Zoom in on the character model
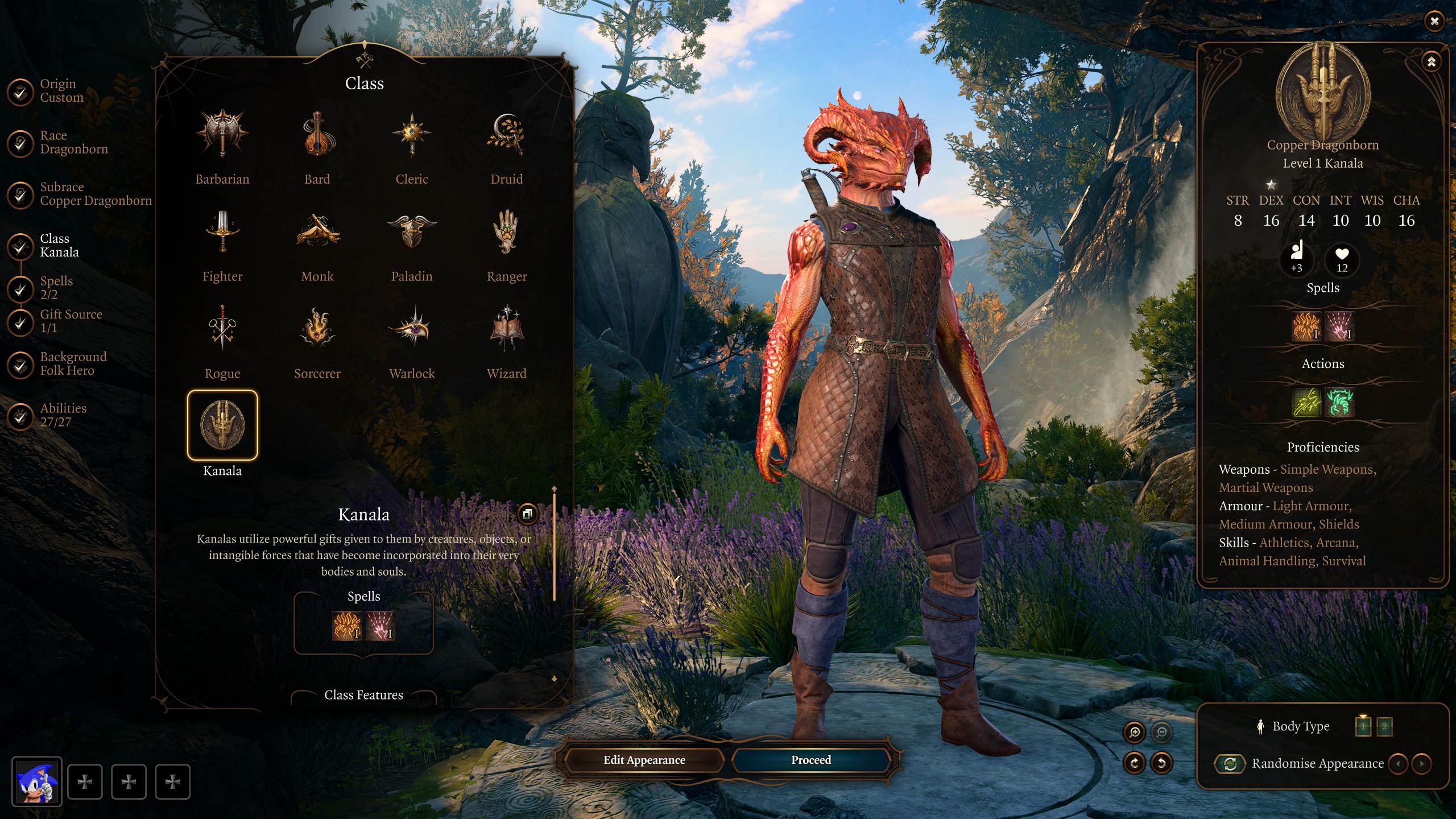 click(1134, 733)
